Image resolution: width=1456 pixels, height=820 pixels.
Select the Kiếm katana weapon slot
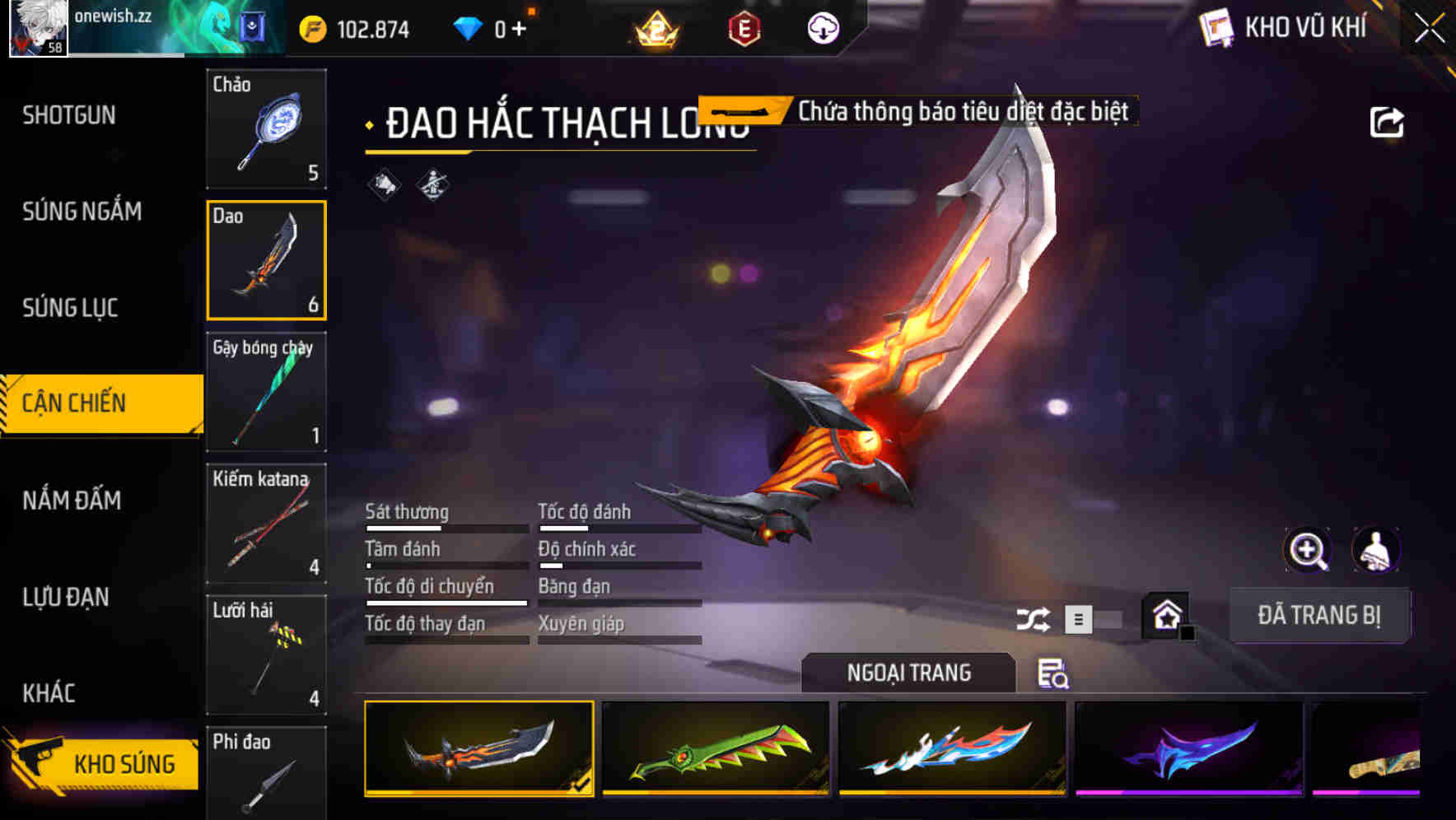pos(266,524)
